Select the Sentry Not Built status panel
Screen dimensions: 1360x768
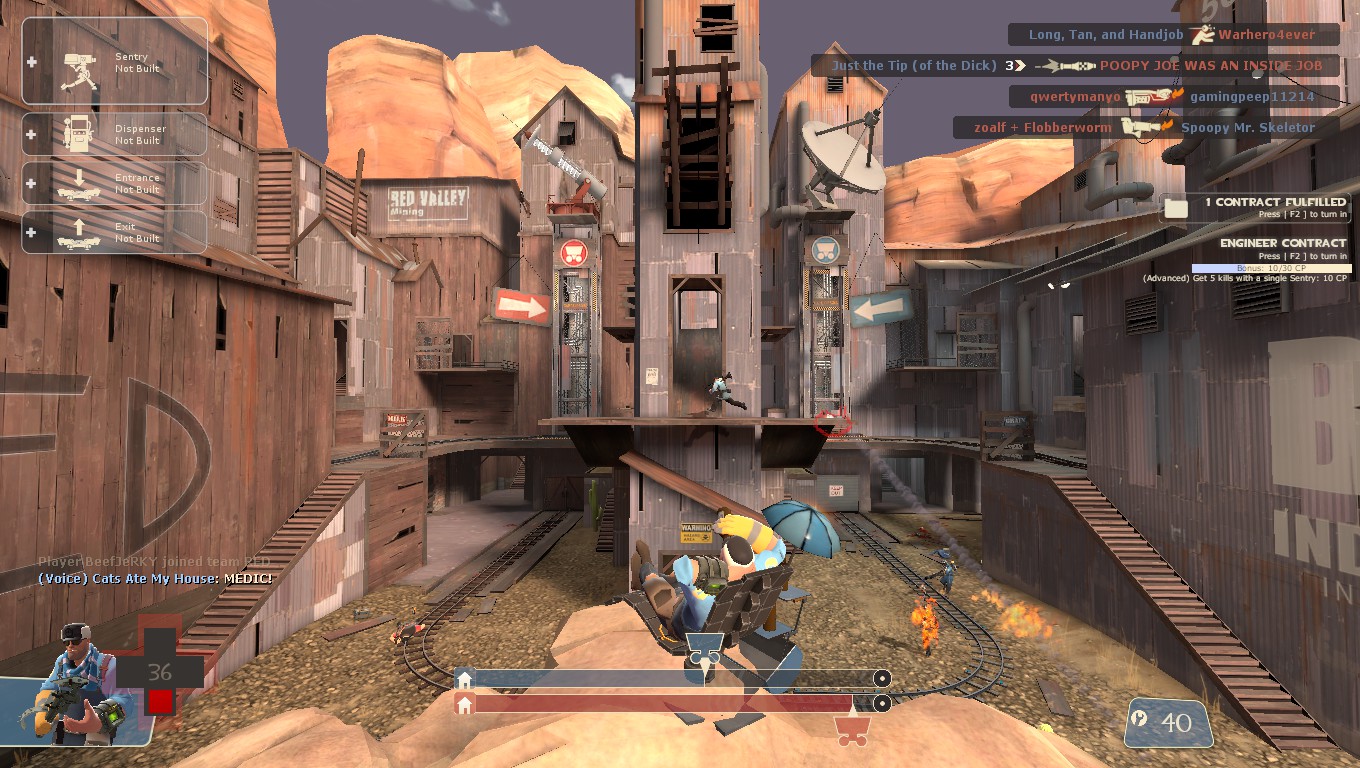(x=115, y=62)
